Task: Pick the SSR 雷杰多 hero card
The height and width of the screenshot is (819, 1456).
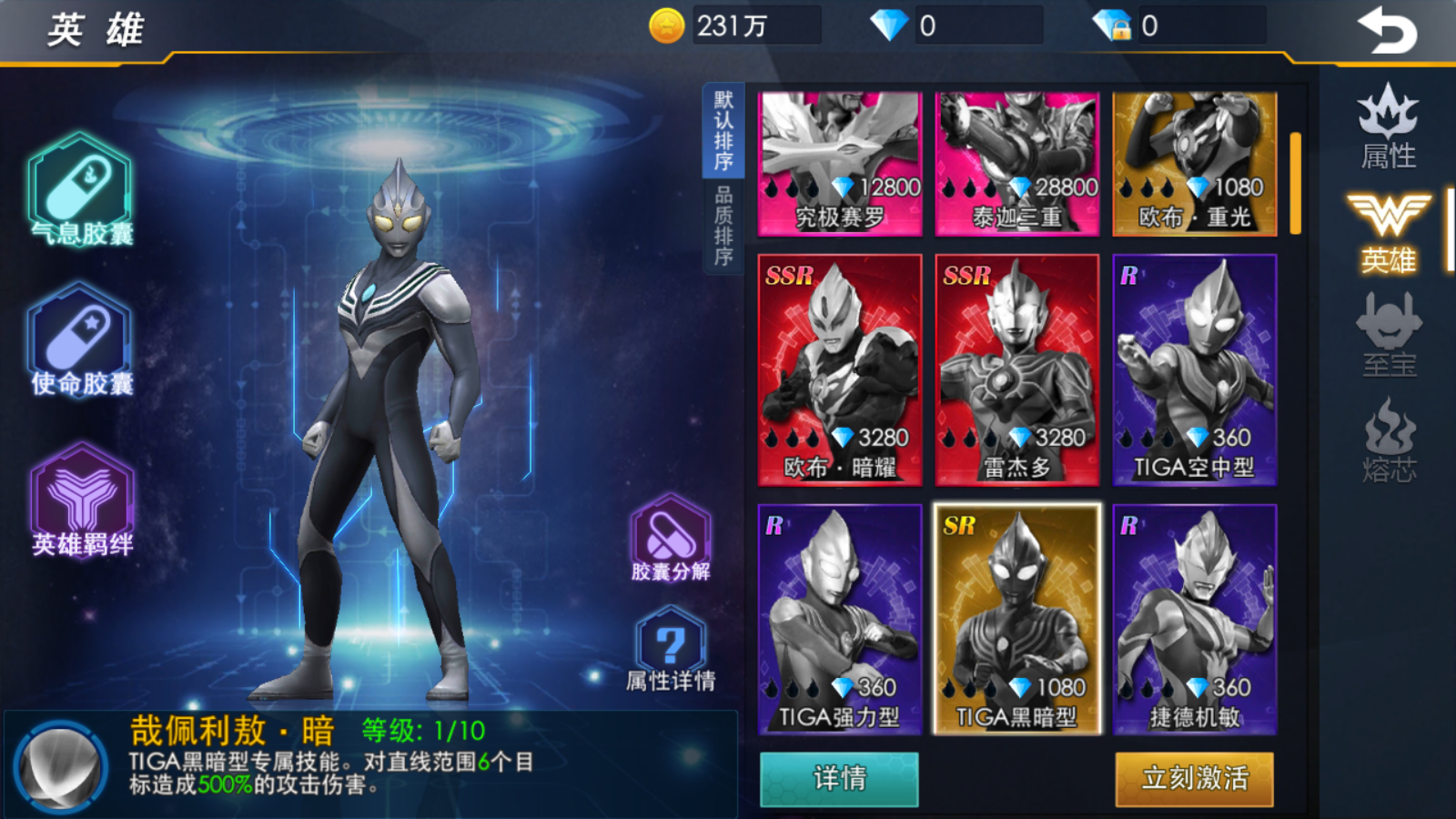Action: pyautogui.click(x=1016, y=369)
